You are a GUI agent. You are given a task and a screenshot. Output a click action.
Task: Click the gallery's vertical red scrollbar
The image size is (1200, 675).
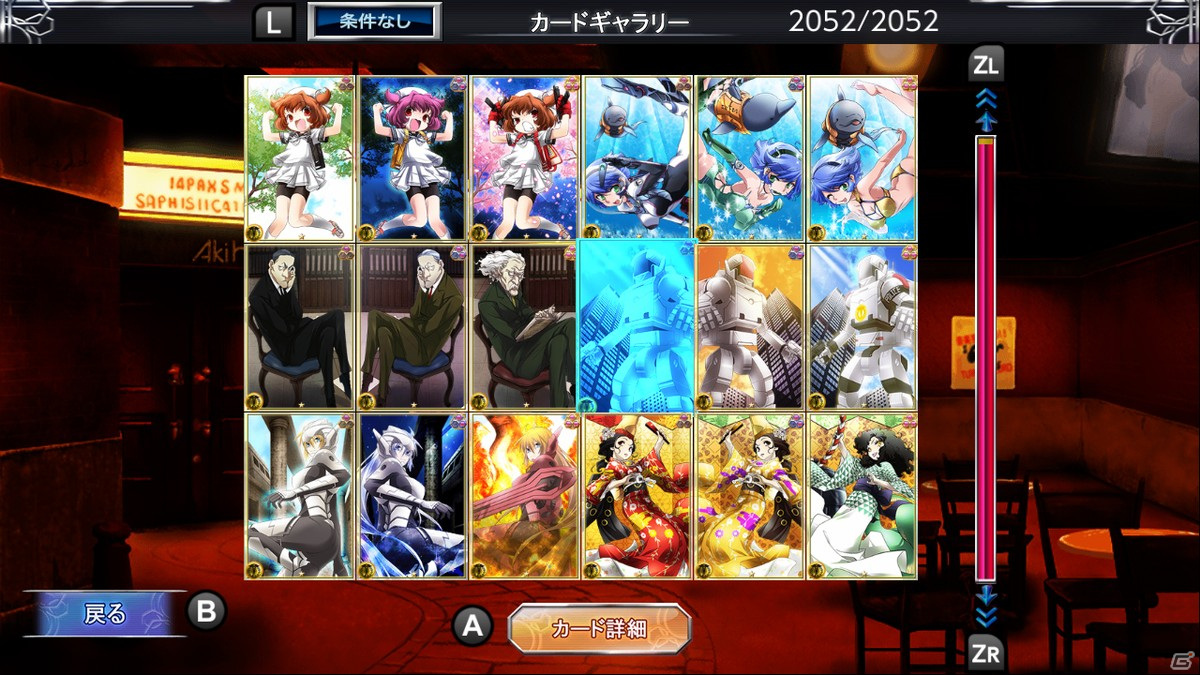tap(985, 360)
